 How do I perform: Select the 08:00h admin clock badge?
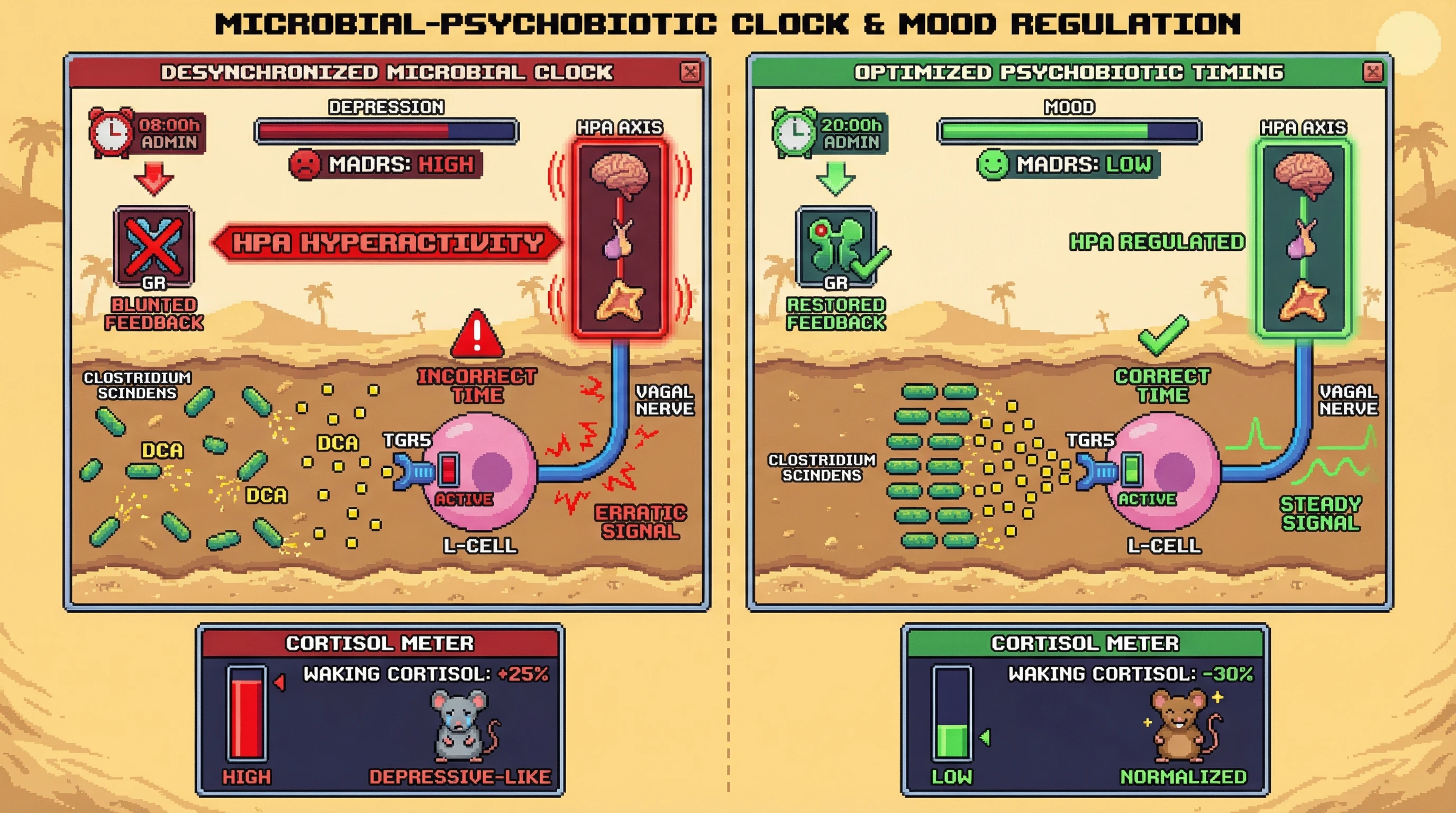click(x=148, y=132)
